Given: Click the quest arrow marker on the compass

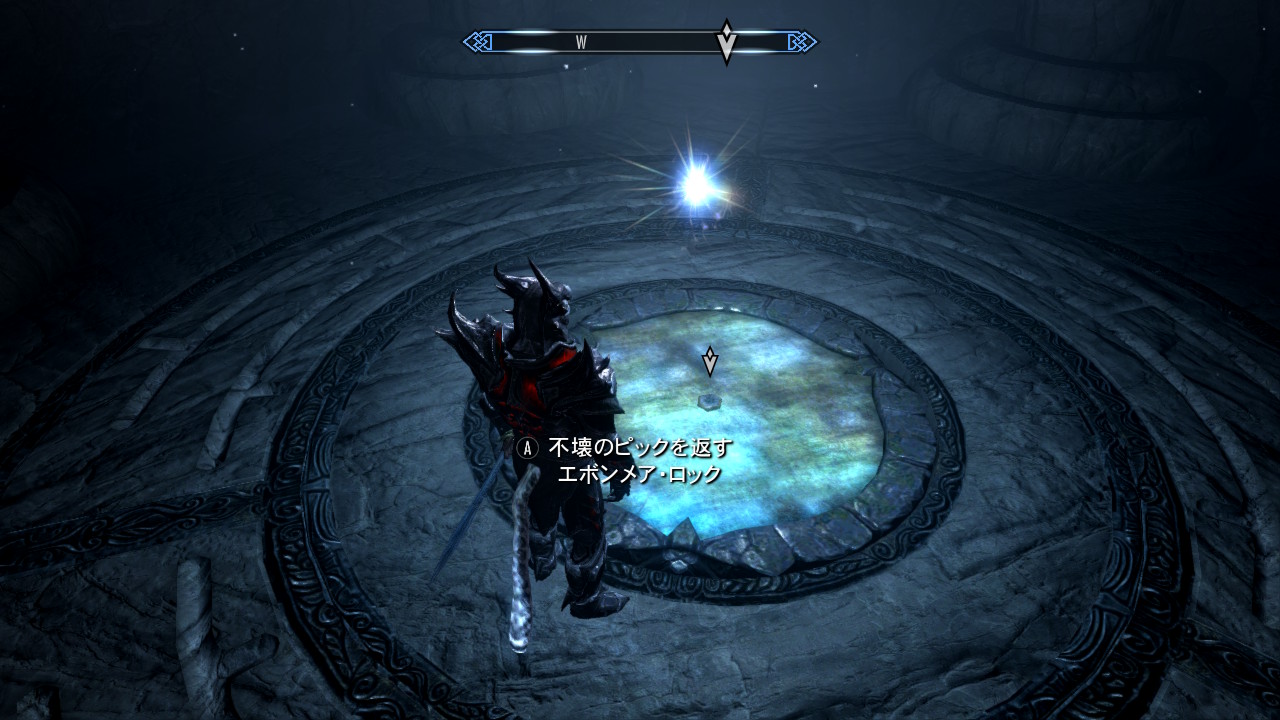Looking at the screenshot, I should pos(727,42).
